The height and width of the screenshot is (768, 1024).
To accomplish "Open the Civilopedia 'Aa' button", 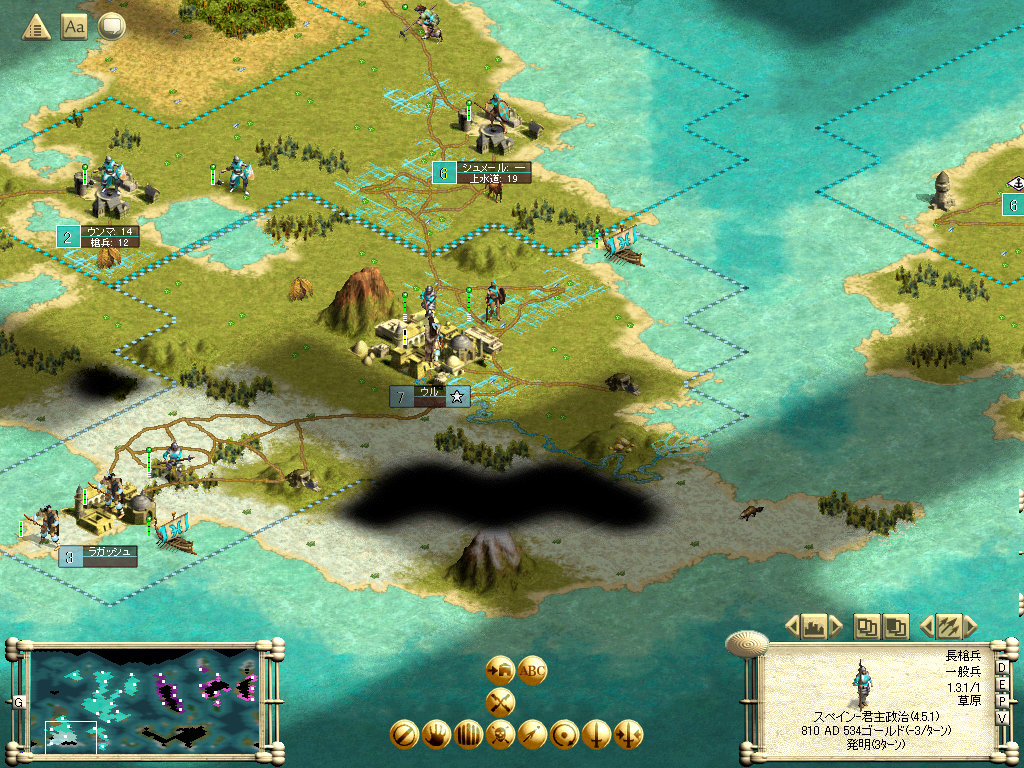I will (x=74, y=27).
